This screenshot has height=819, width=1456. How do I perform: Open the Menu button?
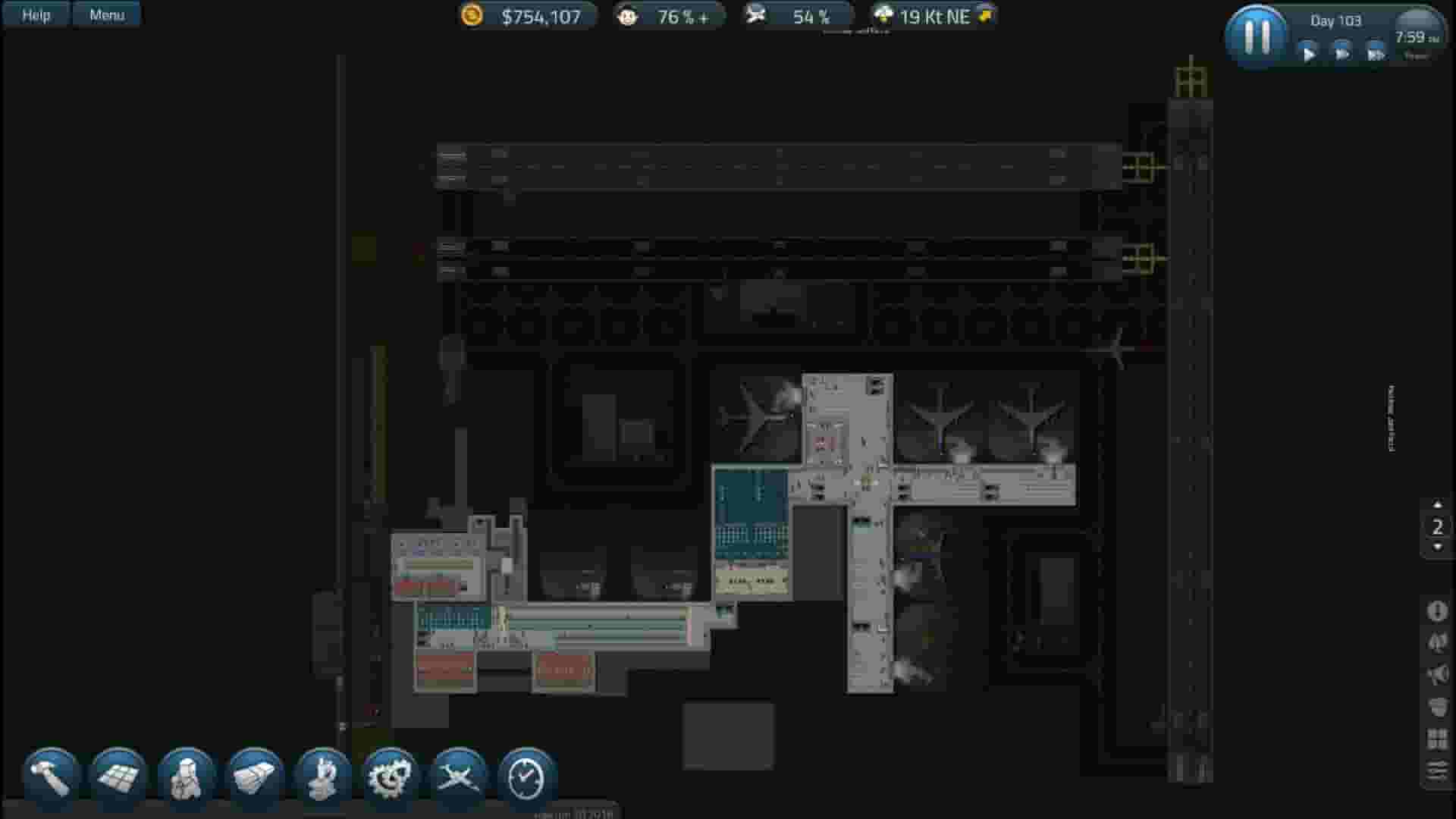click(106, 14)
